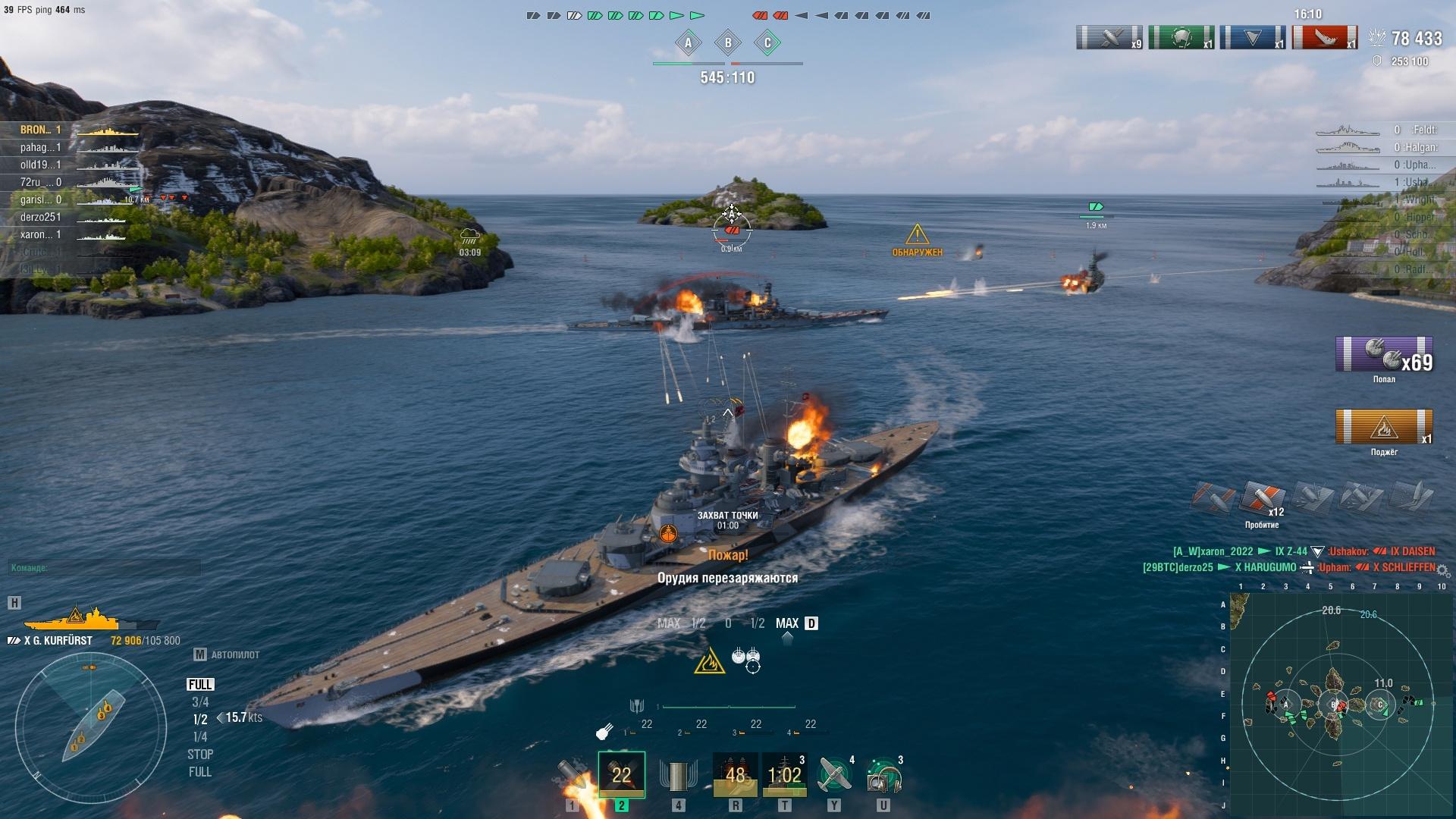The width and height of the screenshot is (1456, 819).
Task: Launch the fighter plane consumable
Action: (833, 775)
